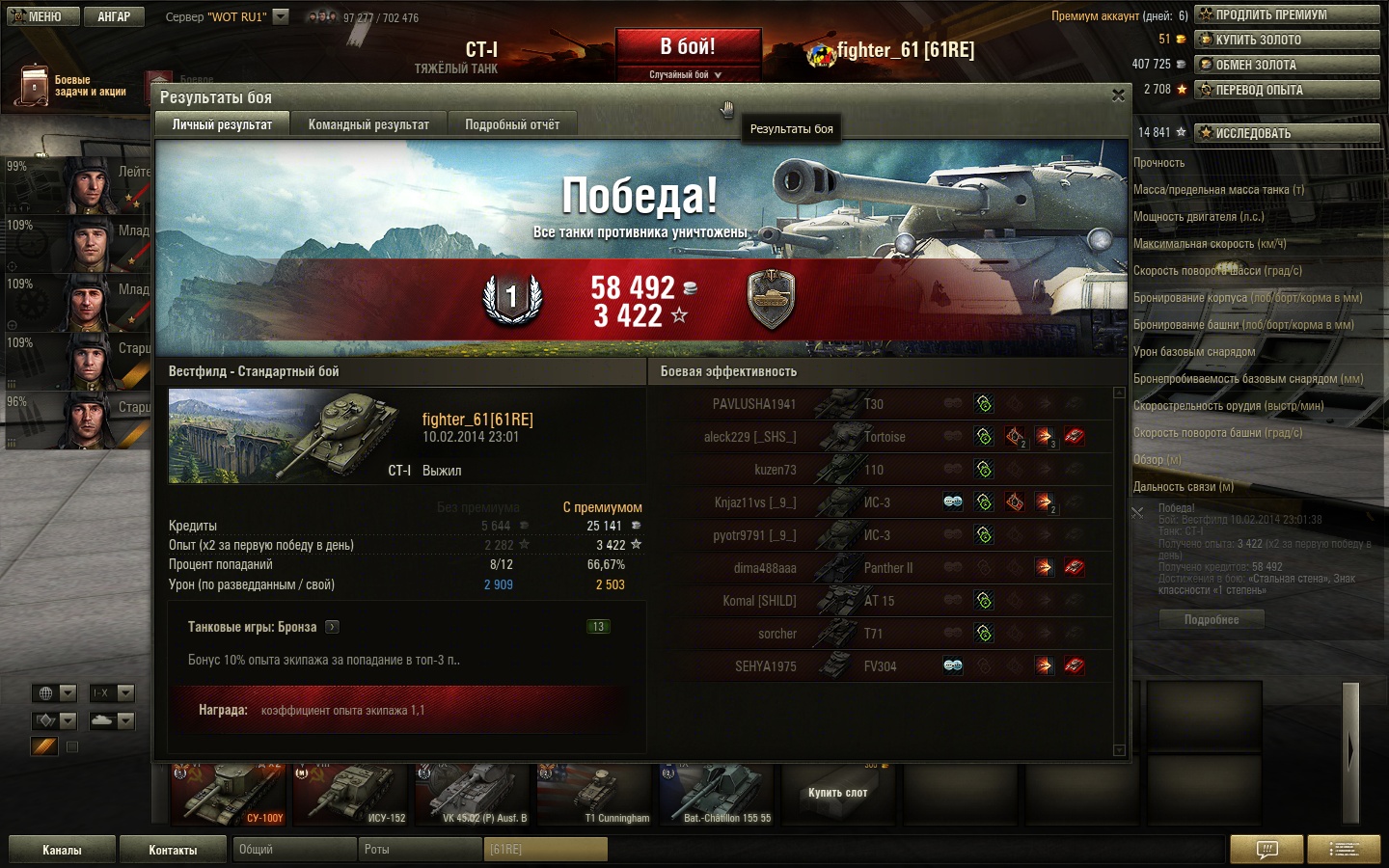Select the Bat.-Châtillon 155 55 tank in carousel

pyautogui.click(x=718, y=795)
